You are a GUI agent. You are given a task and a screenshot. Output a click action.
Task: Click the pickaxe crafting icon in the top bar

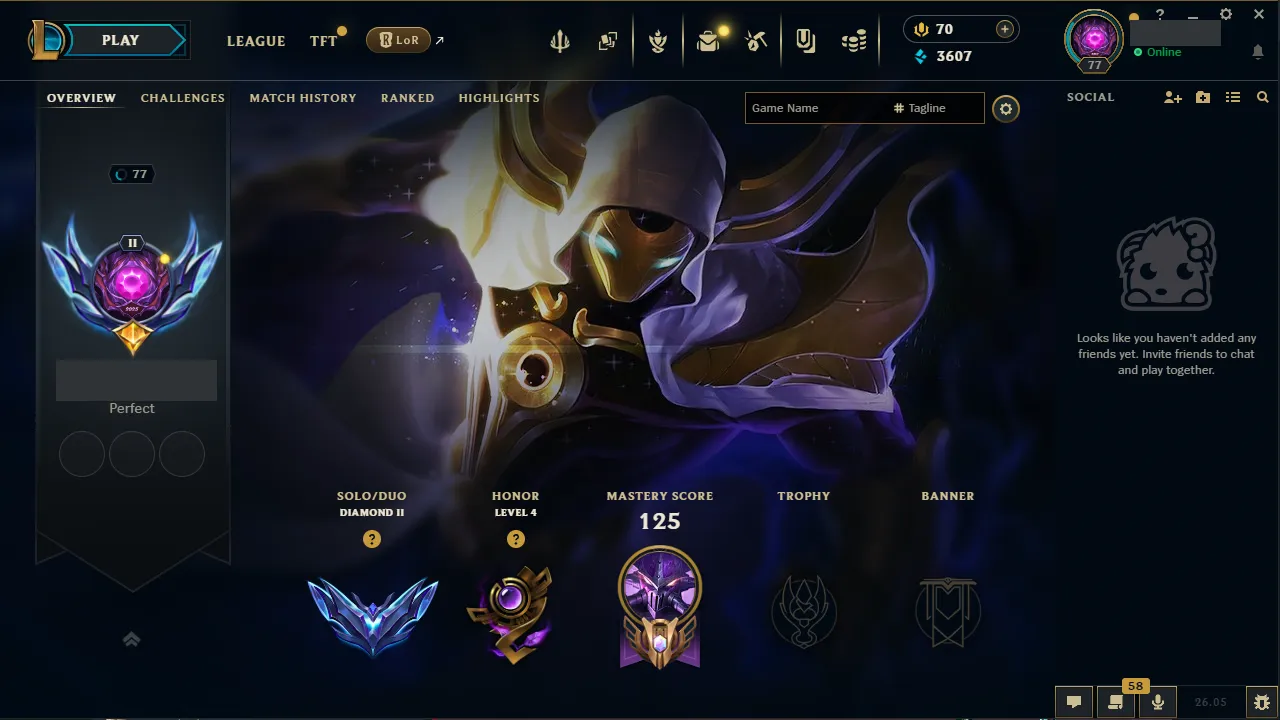pos(756,40)
